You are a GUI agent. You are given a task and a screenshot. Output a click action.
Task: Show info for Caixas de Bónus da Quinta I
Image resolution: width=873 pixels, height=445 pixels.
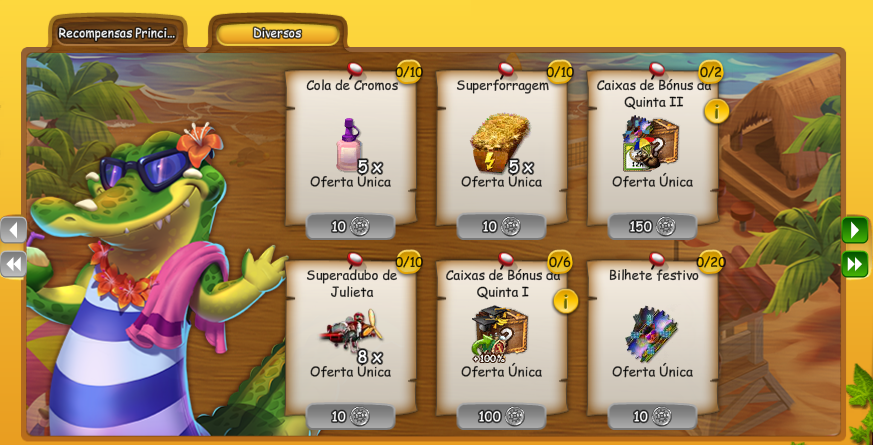coord(565,301)
